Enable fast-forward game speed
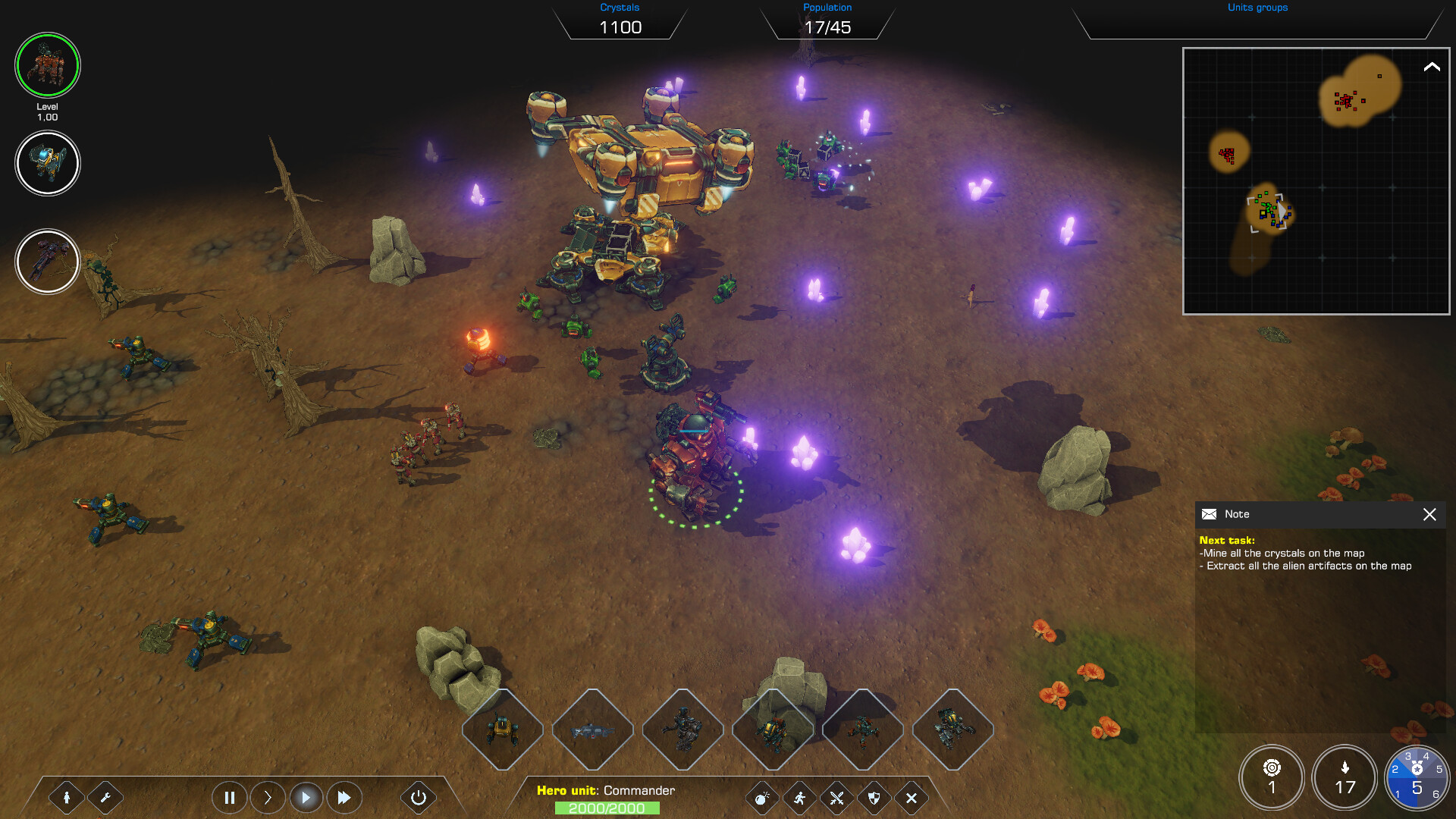This screenshot has width=1456, height=819. [344, 797]
